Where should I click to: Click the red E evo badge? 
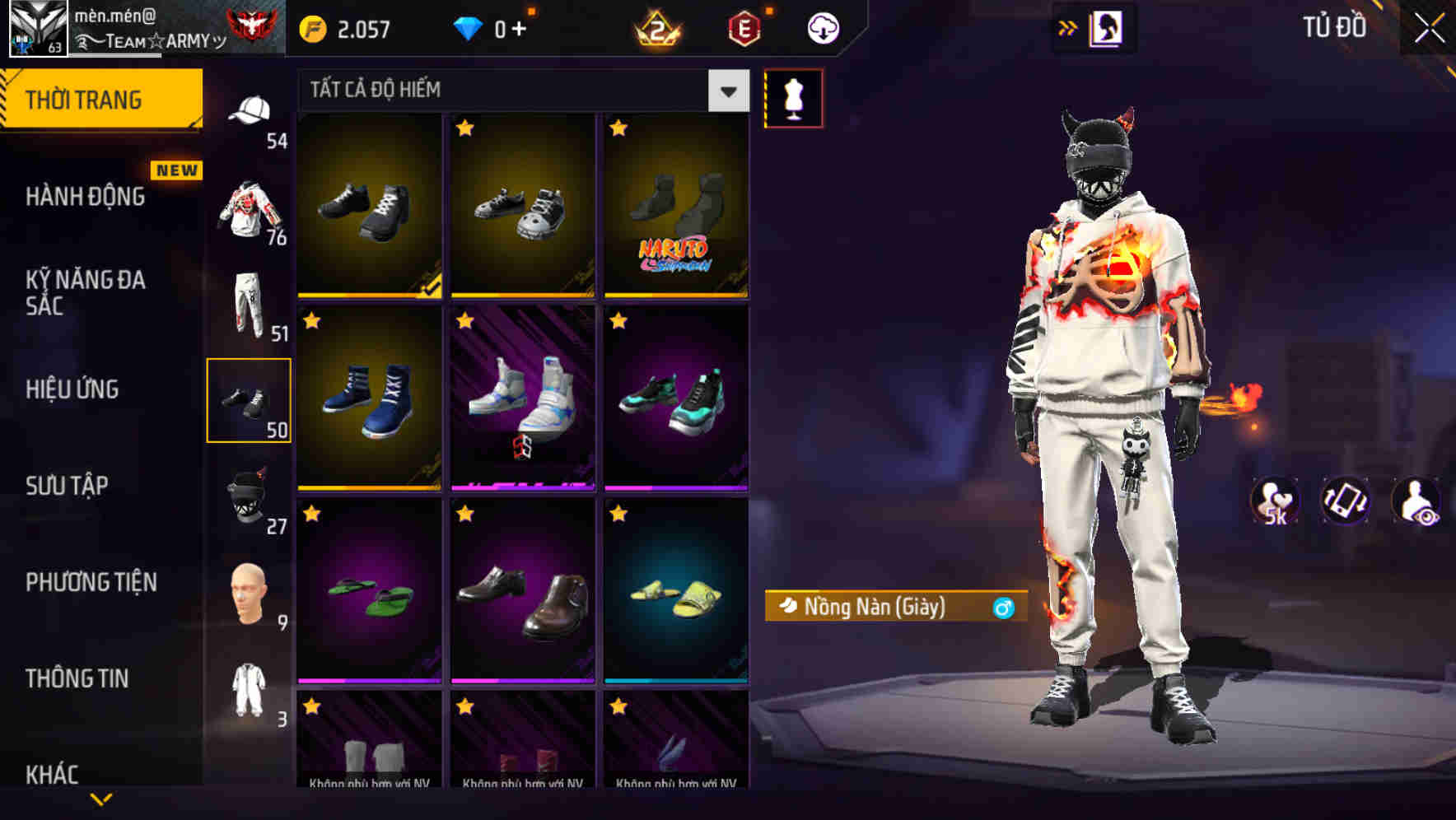click(744, 27)
